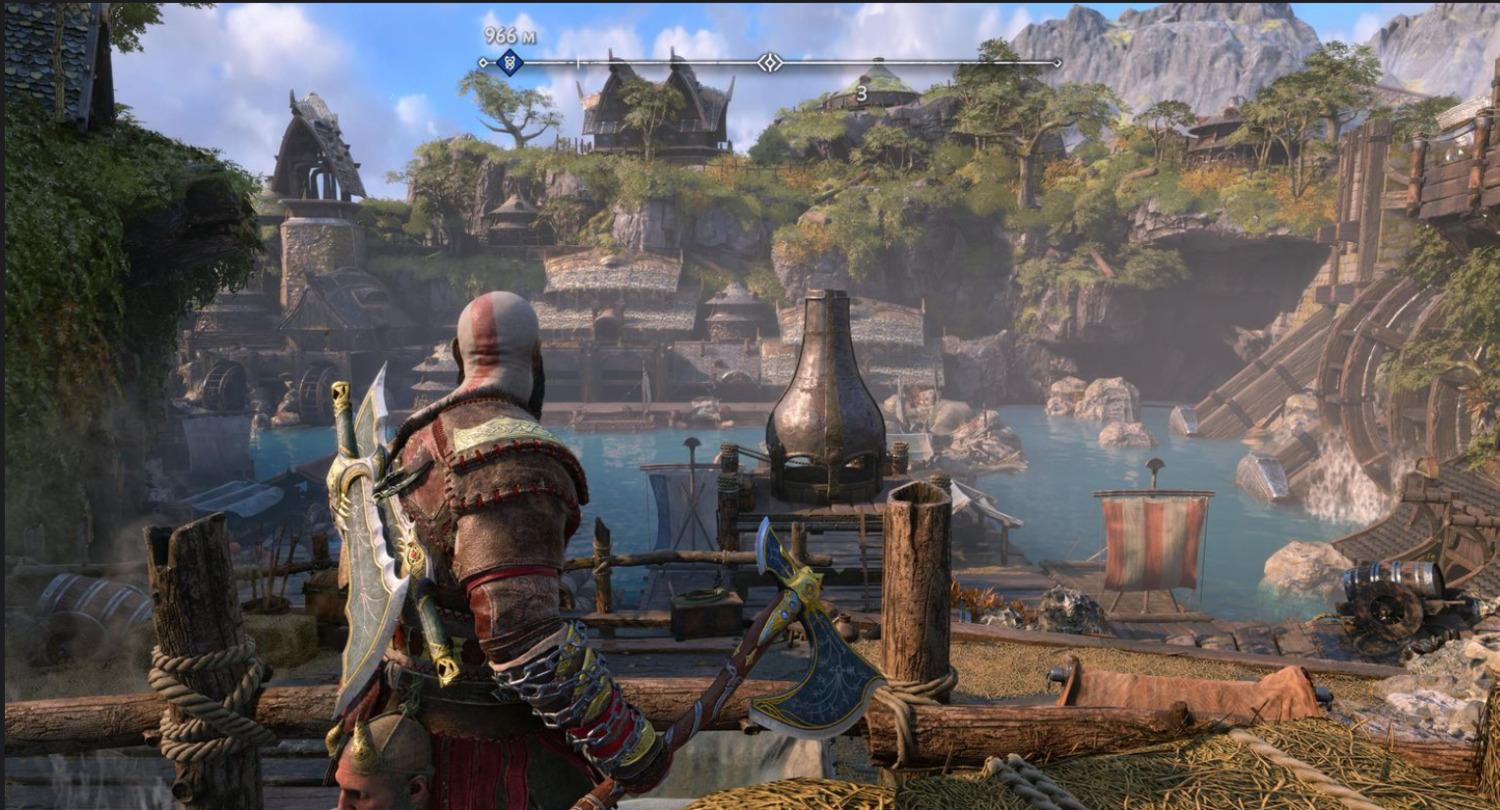Screen dimensions: 1500x810
Task: Click the blue diamond quest marker on the compass
Action: [x=509, y=62]
